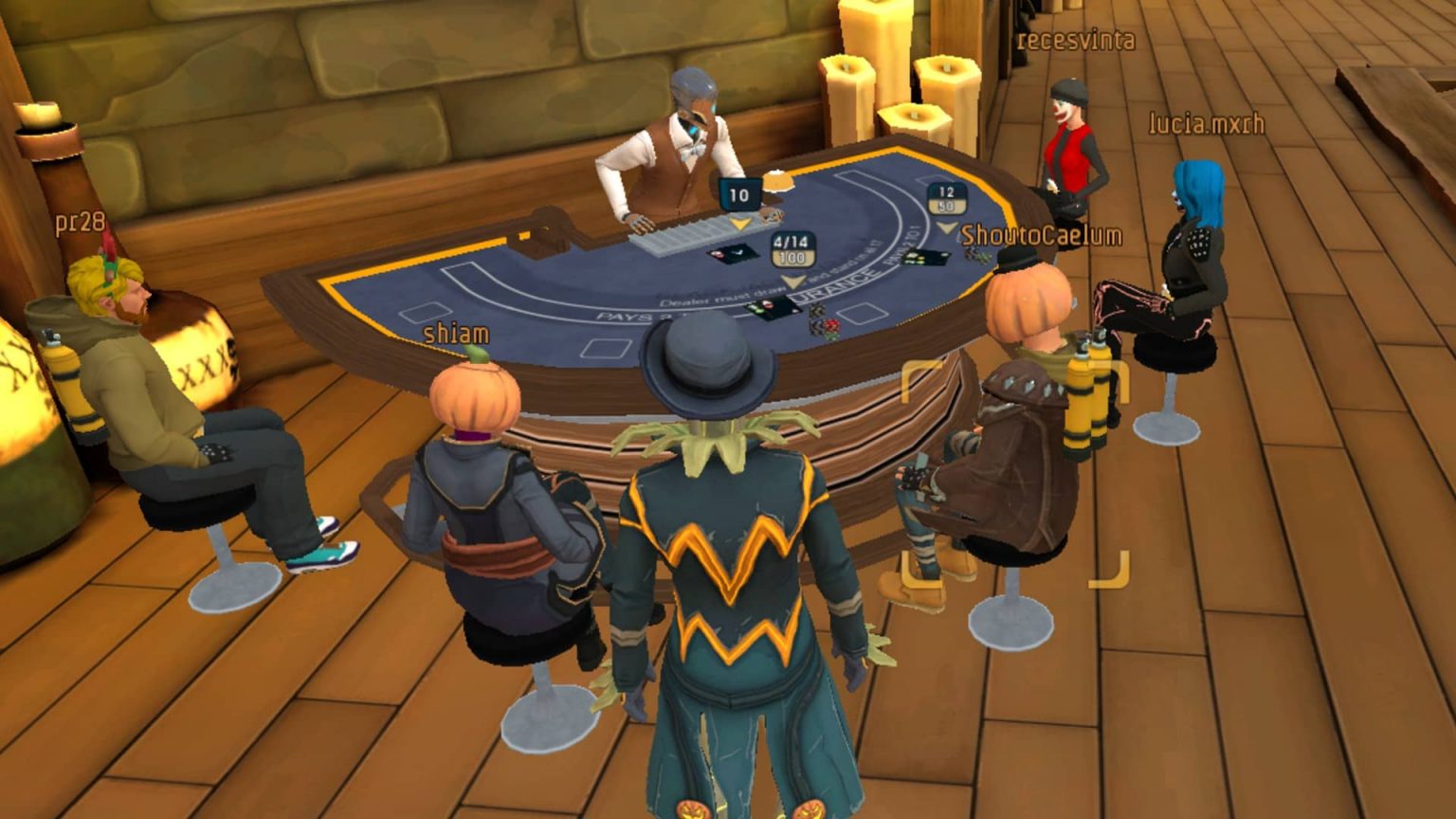This screenshot has height=819, width=1456.
Task: Click the recesvinta player name tag
Action: pos(1075,41)
